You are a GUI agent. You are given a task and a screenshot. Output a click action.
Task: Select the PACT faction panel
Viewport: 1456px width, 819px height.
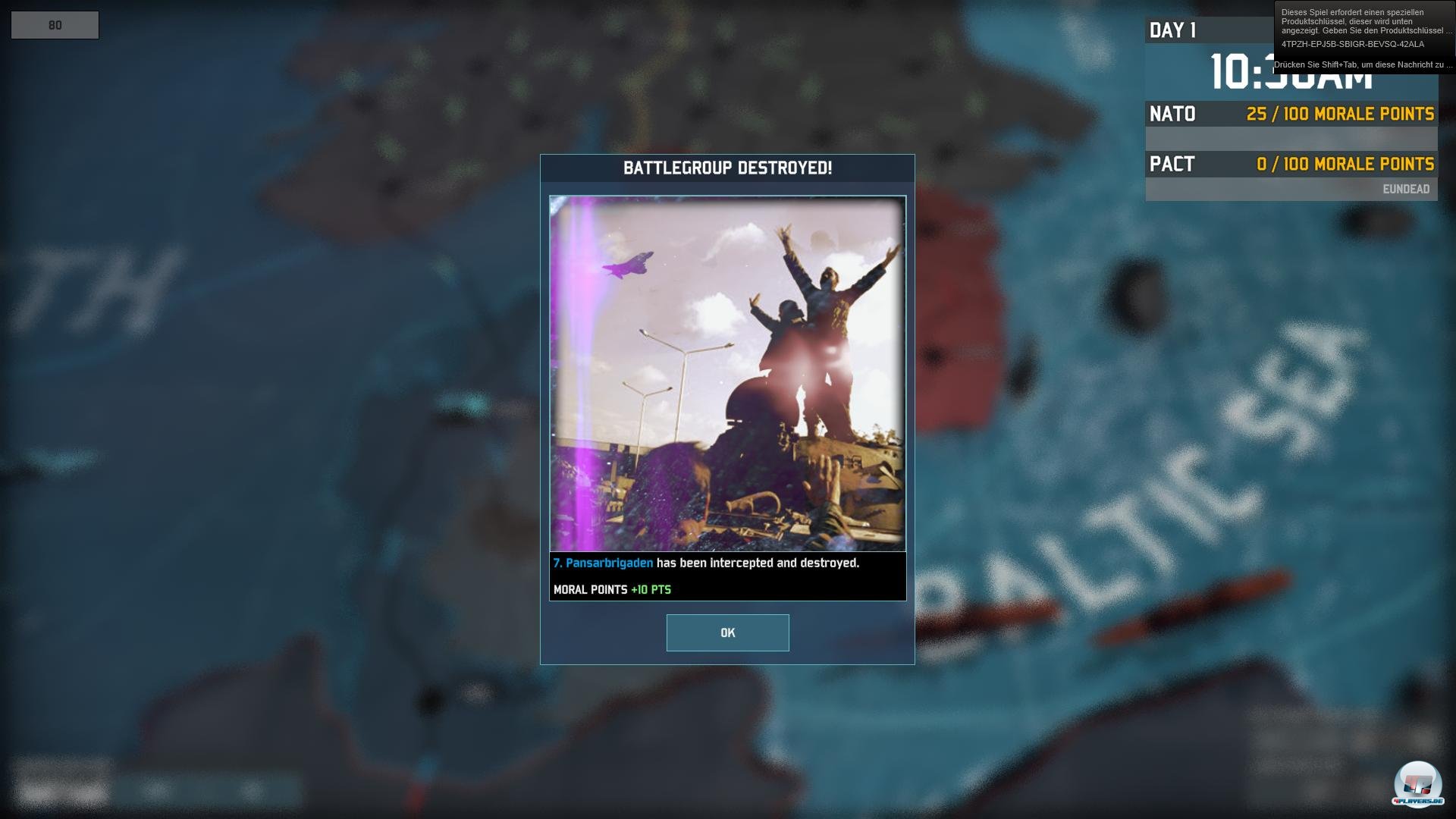(x=1172, y=164)
